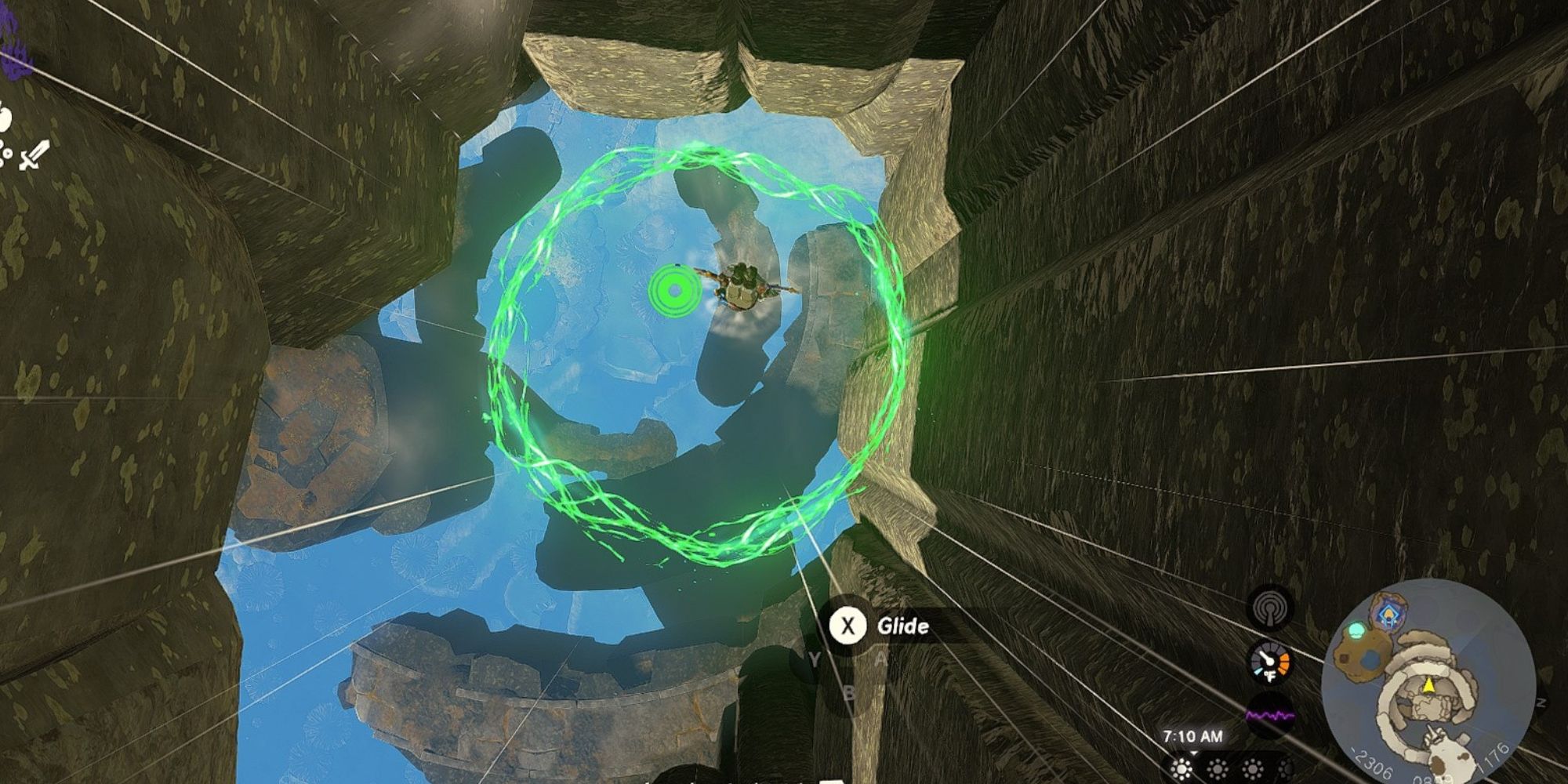
Task: Adjust the purple sound level meter
Action: coord(1271,714)
